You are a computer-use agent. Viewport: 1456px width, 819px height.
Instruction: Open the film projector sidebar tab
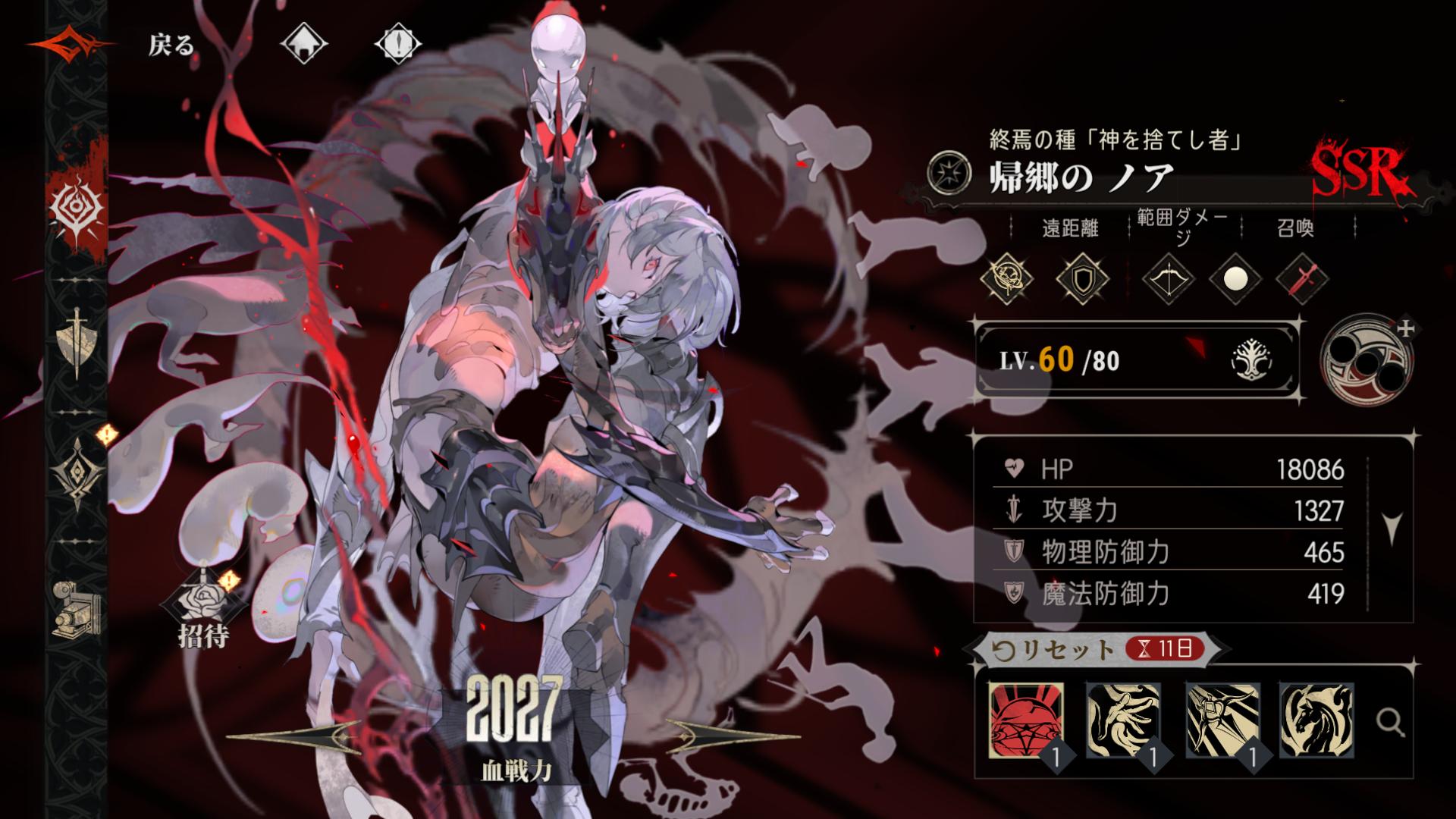(x=77, y=608)
